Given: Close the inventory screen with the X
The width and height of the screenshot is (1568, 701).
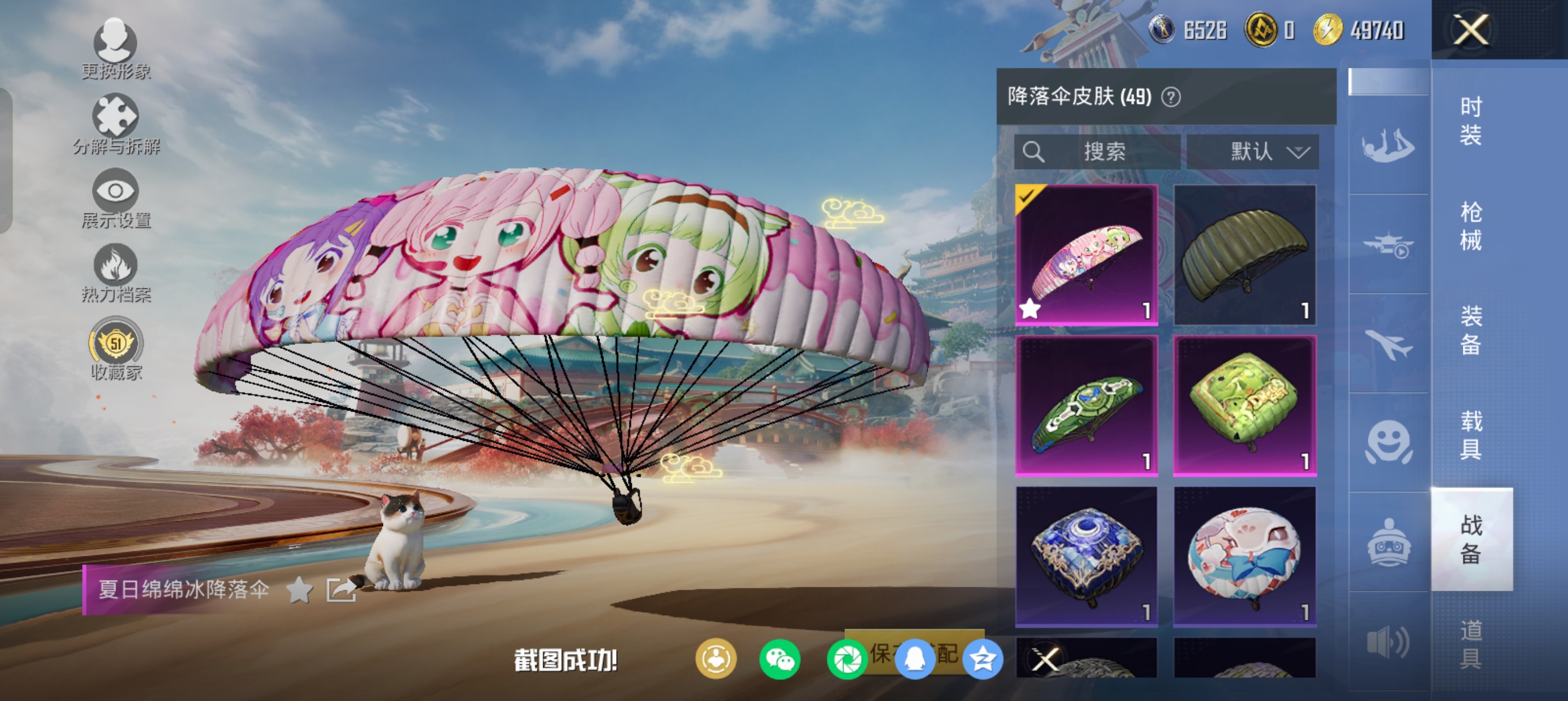Looking at the screenshot, I should pyautogui.click(x=1471, y=29).
